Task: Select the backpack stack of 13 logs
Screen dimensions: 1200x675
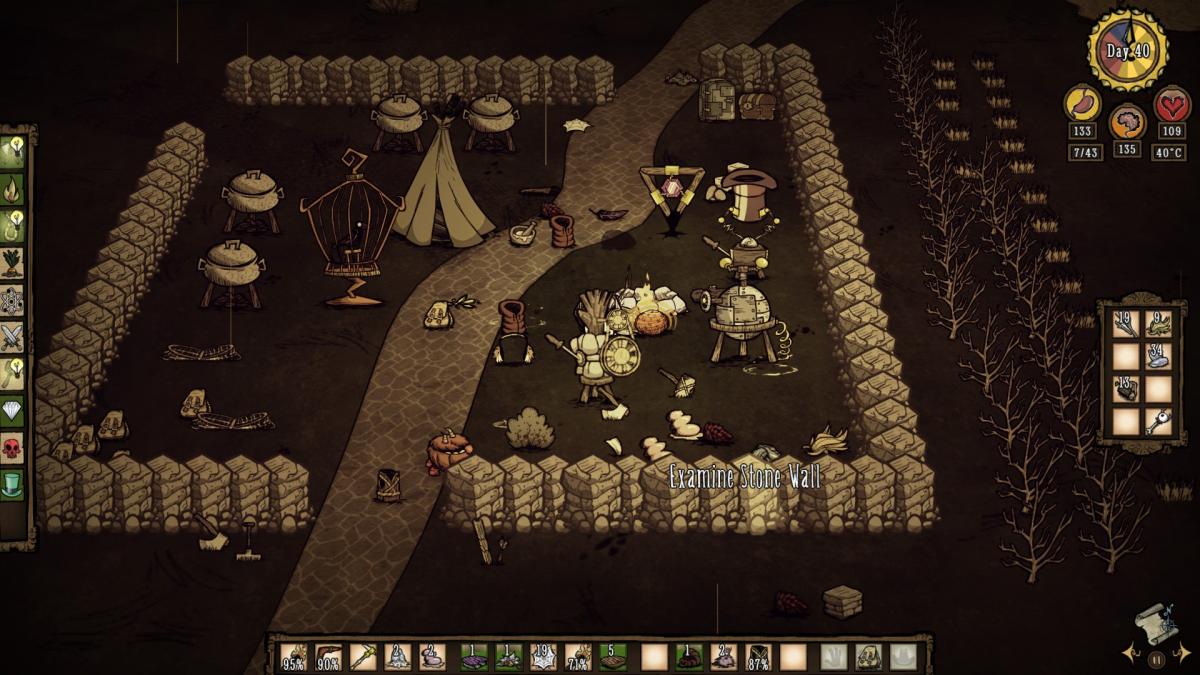Action: pyautogui.click(x=1127, y=388)
